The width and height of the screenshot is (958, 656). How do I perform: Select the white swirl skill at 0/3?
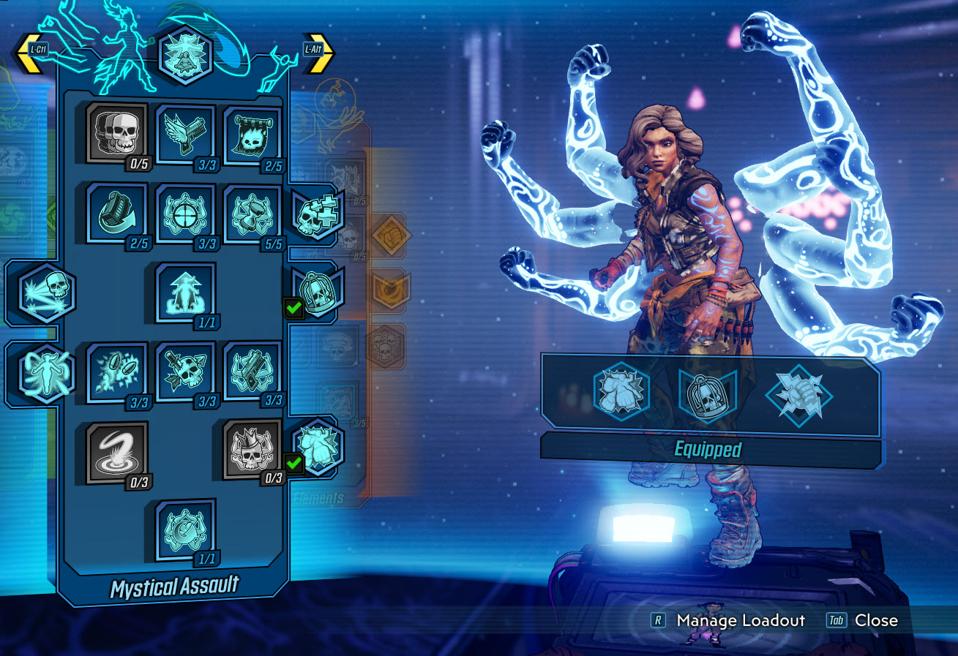pyautogui.click(x=117, y=449)
